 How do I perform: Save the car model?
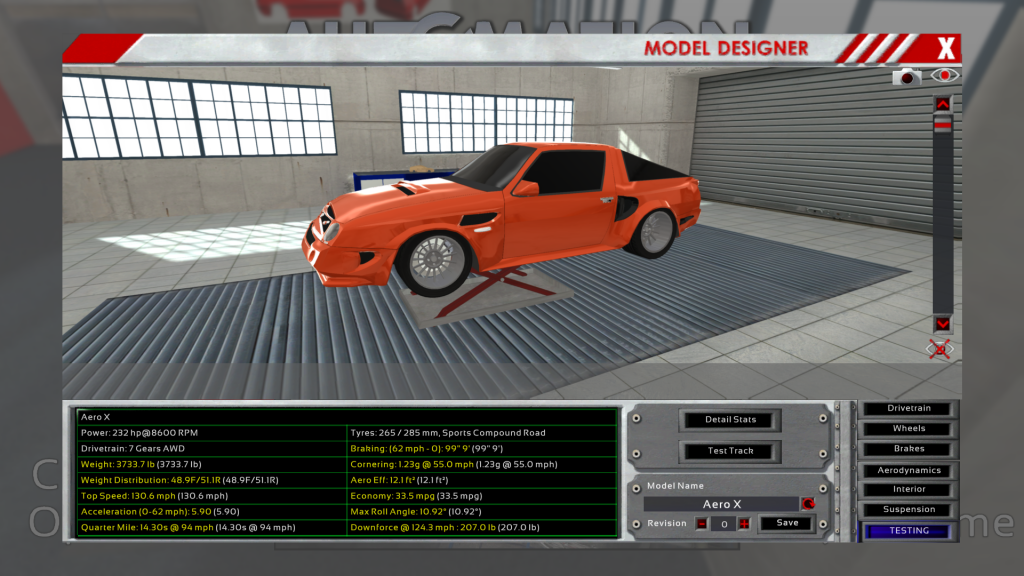[x=787, y=523]
